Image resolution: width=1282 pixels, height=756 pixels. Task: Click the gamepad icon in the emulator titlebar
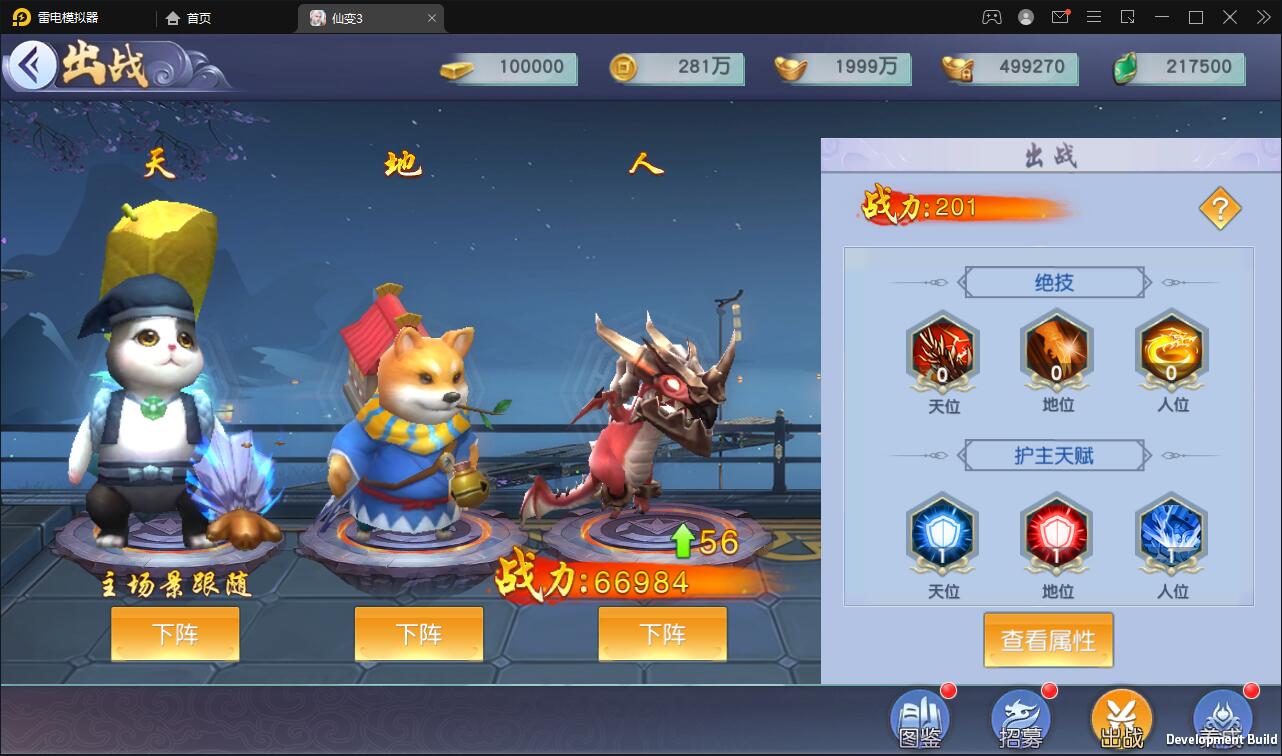pos(992,17)
